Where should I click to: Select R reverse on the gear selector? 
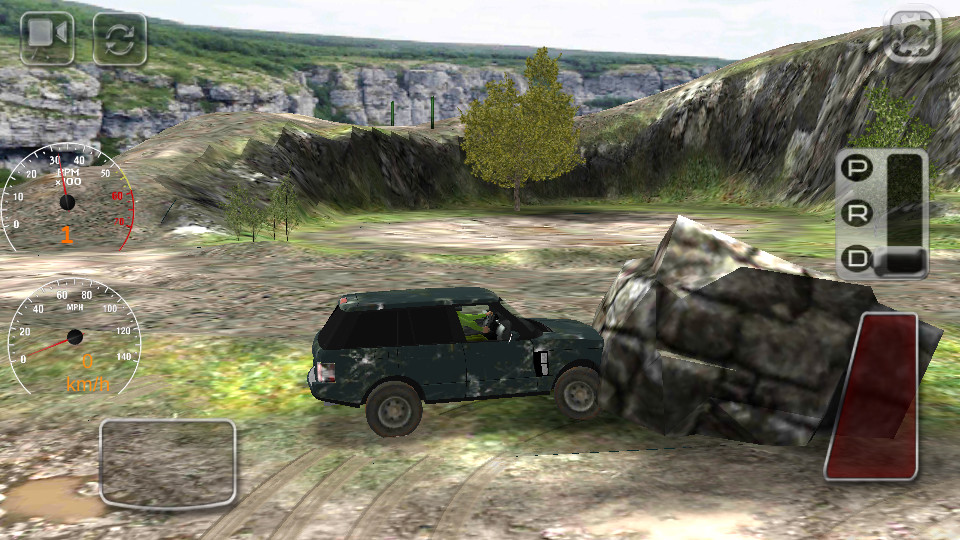click(857, 213)
